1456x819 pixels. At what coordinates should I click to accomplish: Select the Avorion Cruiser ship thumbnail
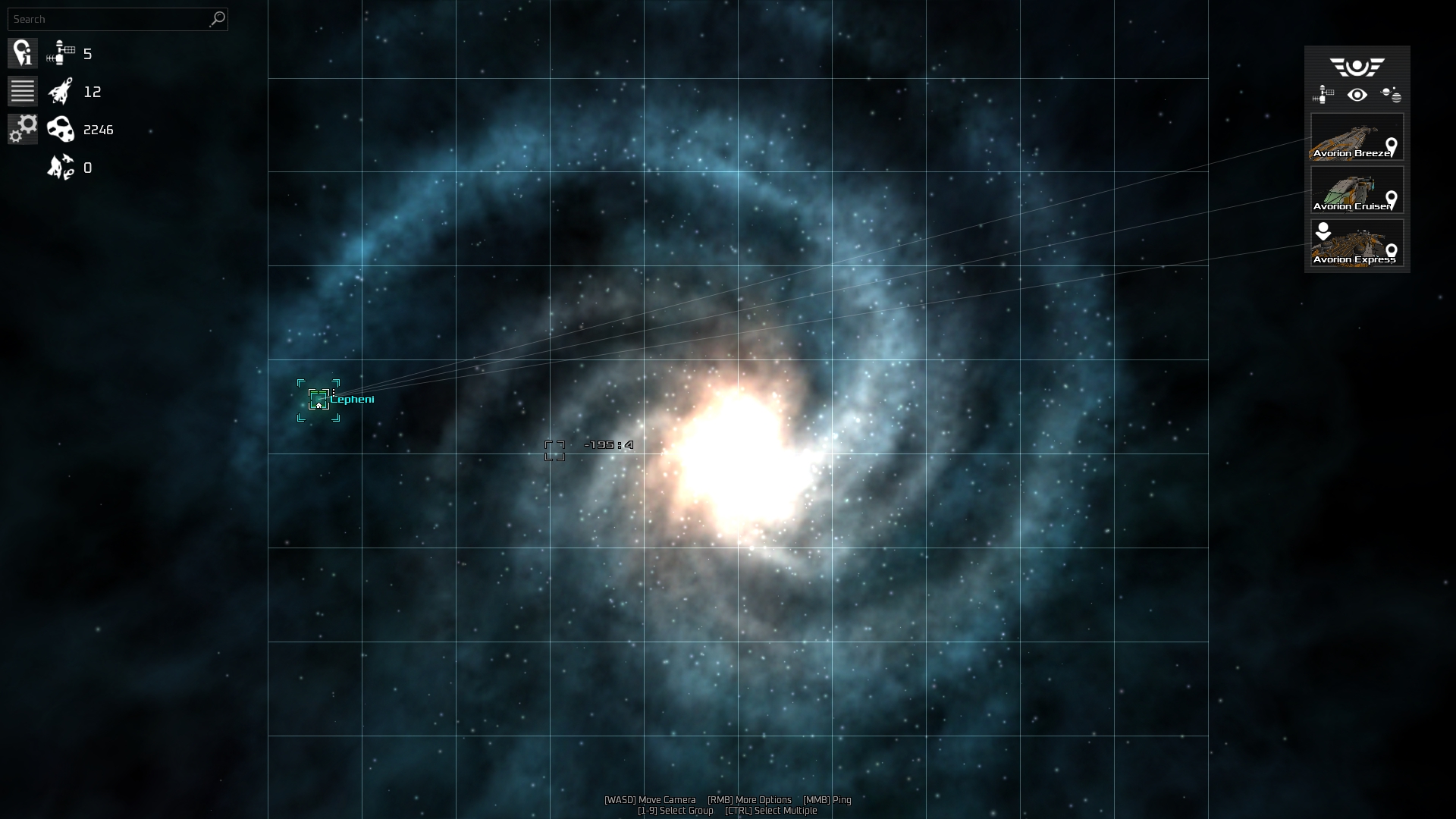tap(1357, 190)
